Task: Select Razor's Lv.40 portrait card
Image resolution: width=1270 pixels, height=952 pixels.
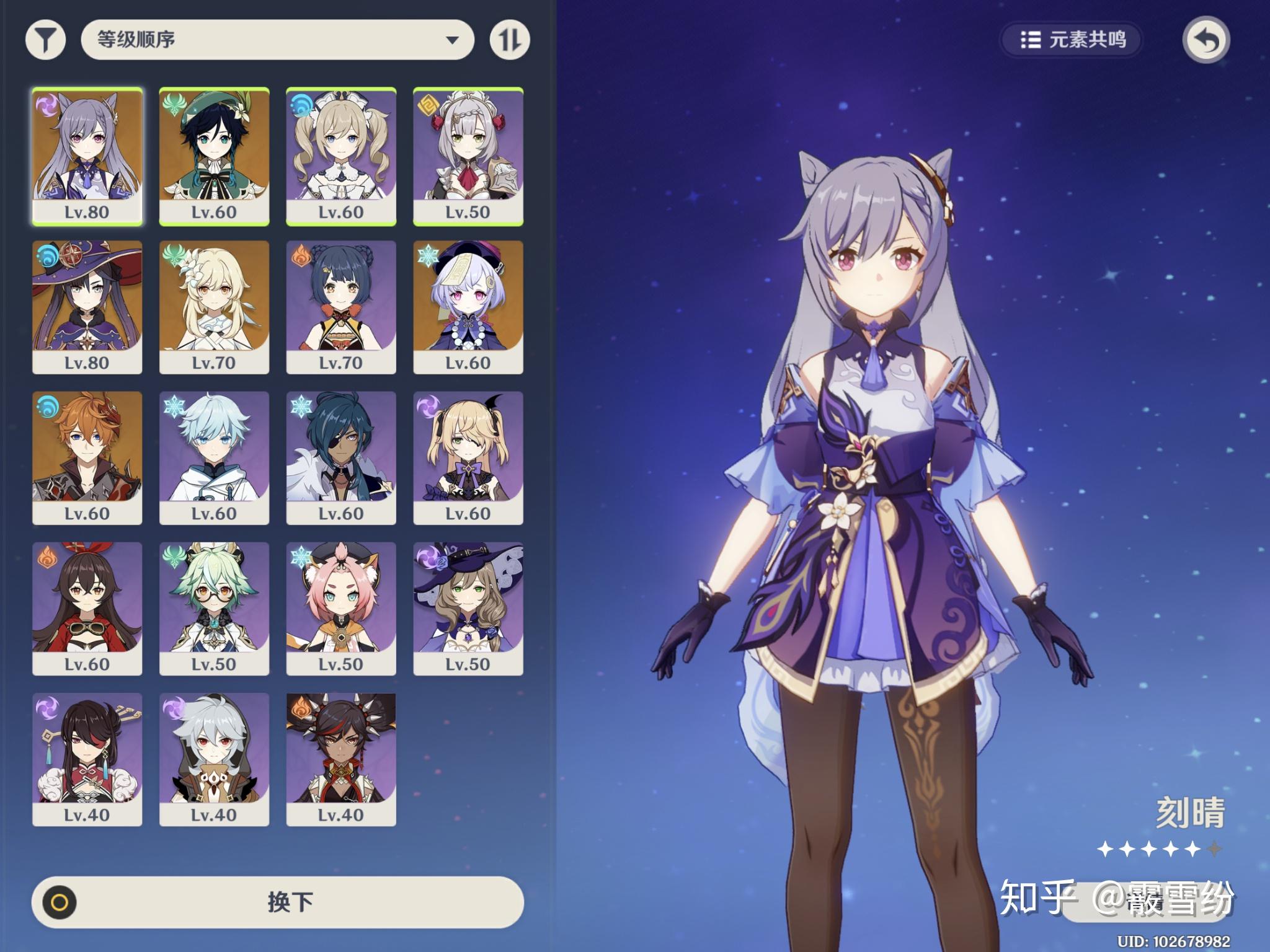Action: pos(214,759)
